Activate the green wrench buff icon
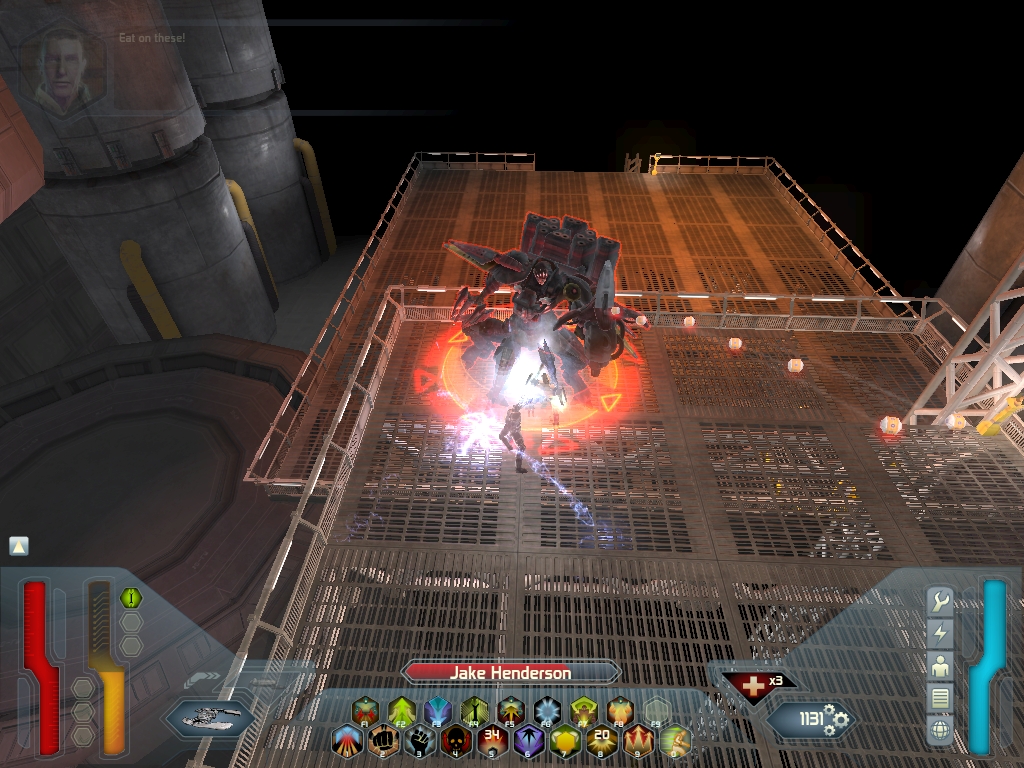The height and width of the screenshot is (768, 1024). [131, 598]
